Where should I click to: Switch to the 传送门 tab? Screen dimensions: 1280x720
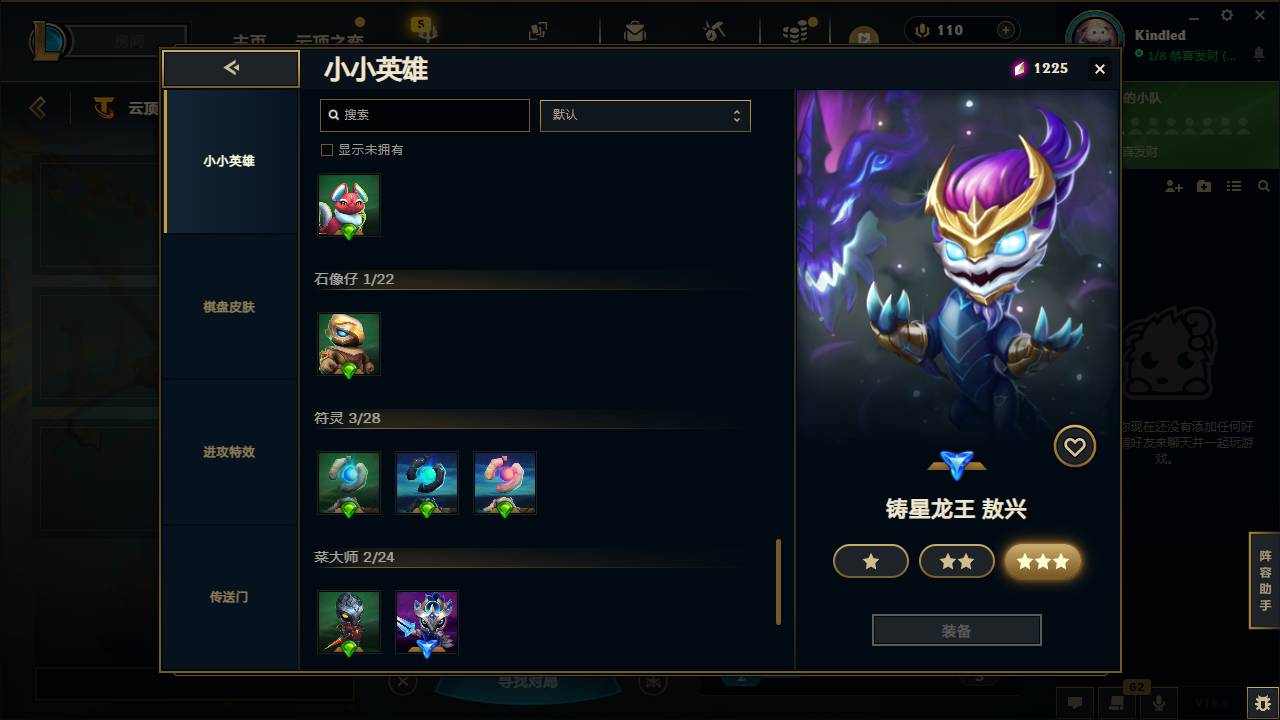coord(230,597)
